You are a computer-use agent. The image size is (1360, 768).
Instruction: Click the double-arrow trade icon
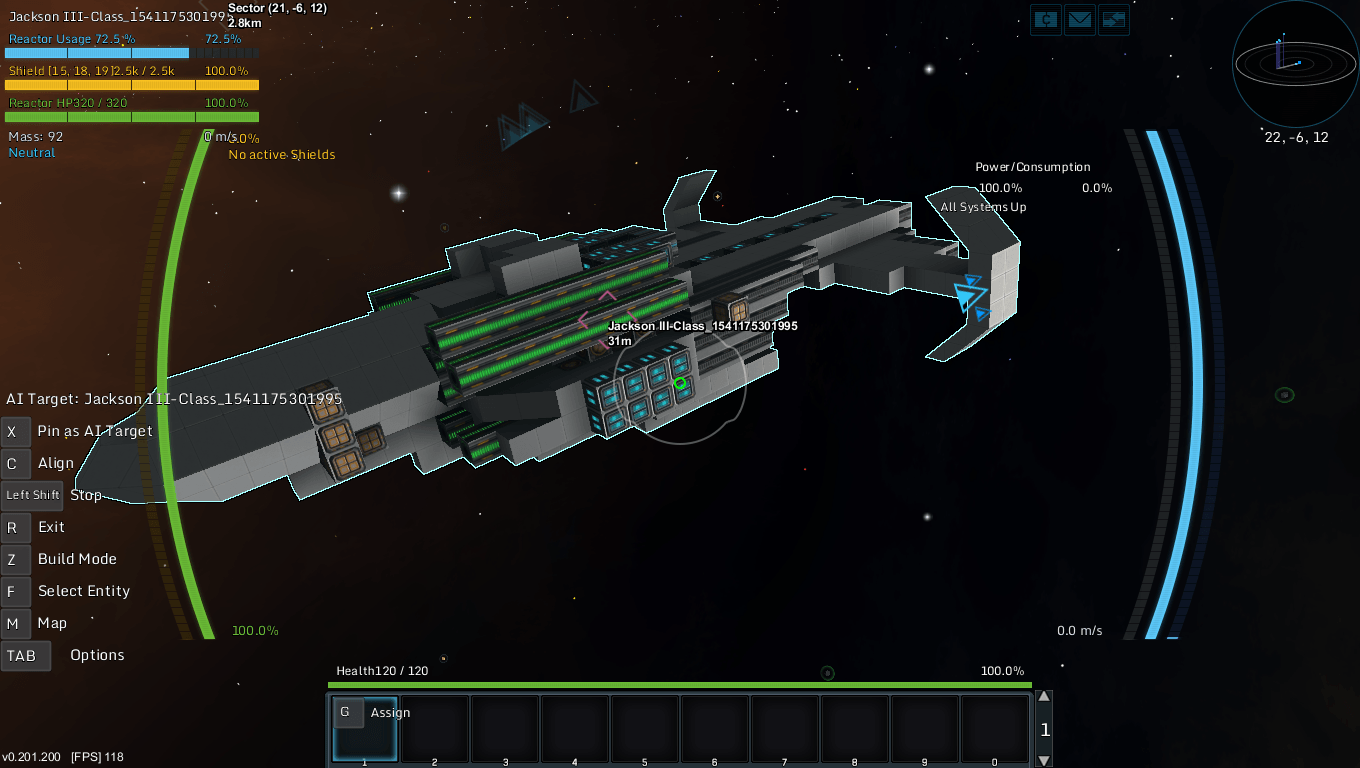click(x=1113, y=19)
